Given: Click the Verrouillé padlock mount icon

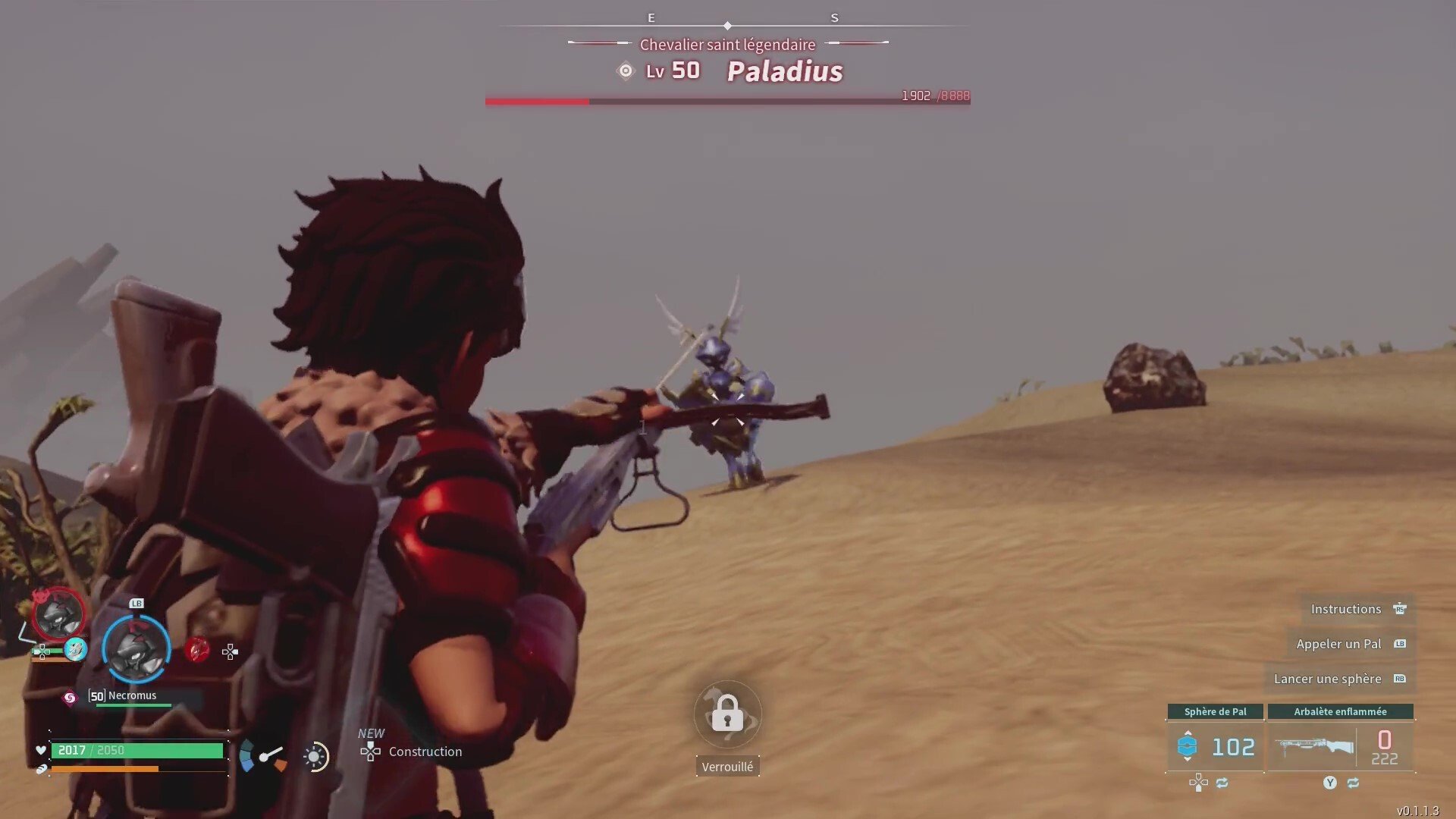Looking at the screenshot, I should coord(727,714).
